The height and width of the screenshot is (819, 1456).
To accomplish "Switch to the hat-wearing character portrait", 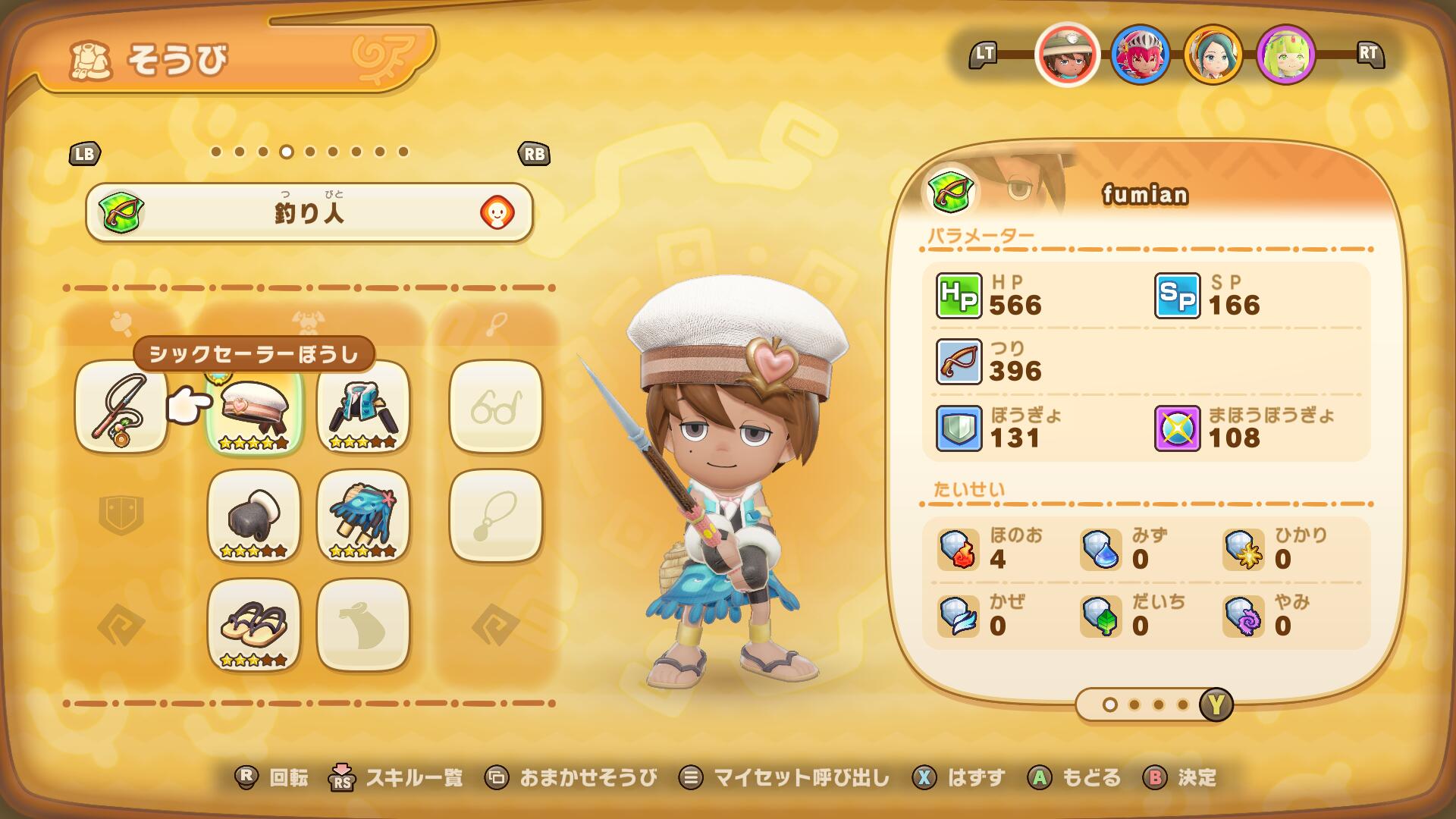I will [1067, 54].
